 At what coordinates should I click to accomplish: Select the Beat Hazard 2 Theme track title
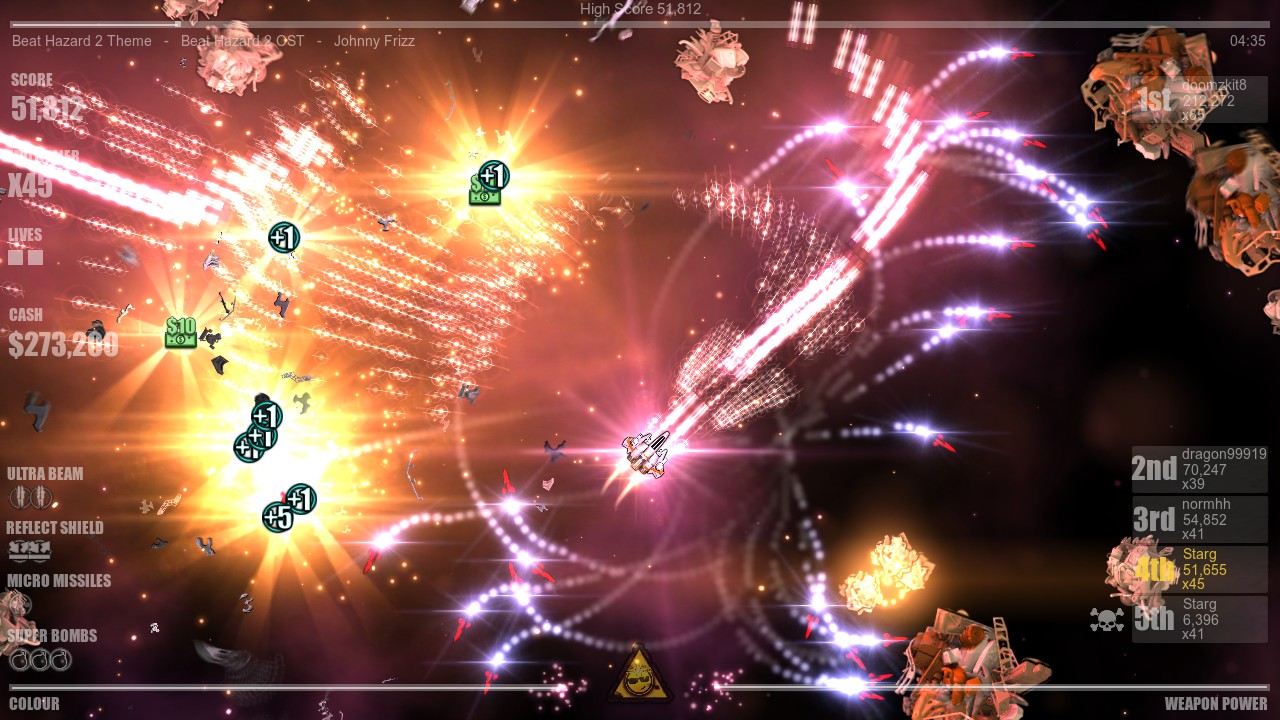coord(80,41)
